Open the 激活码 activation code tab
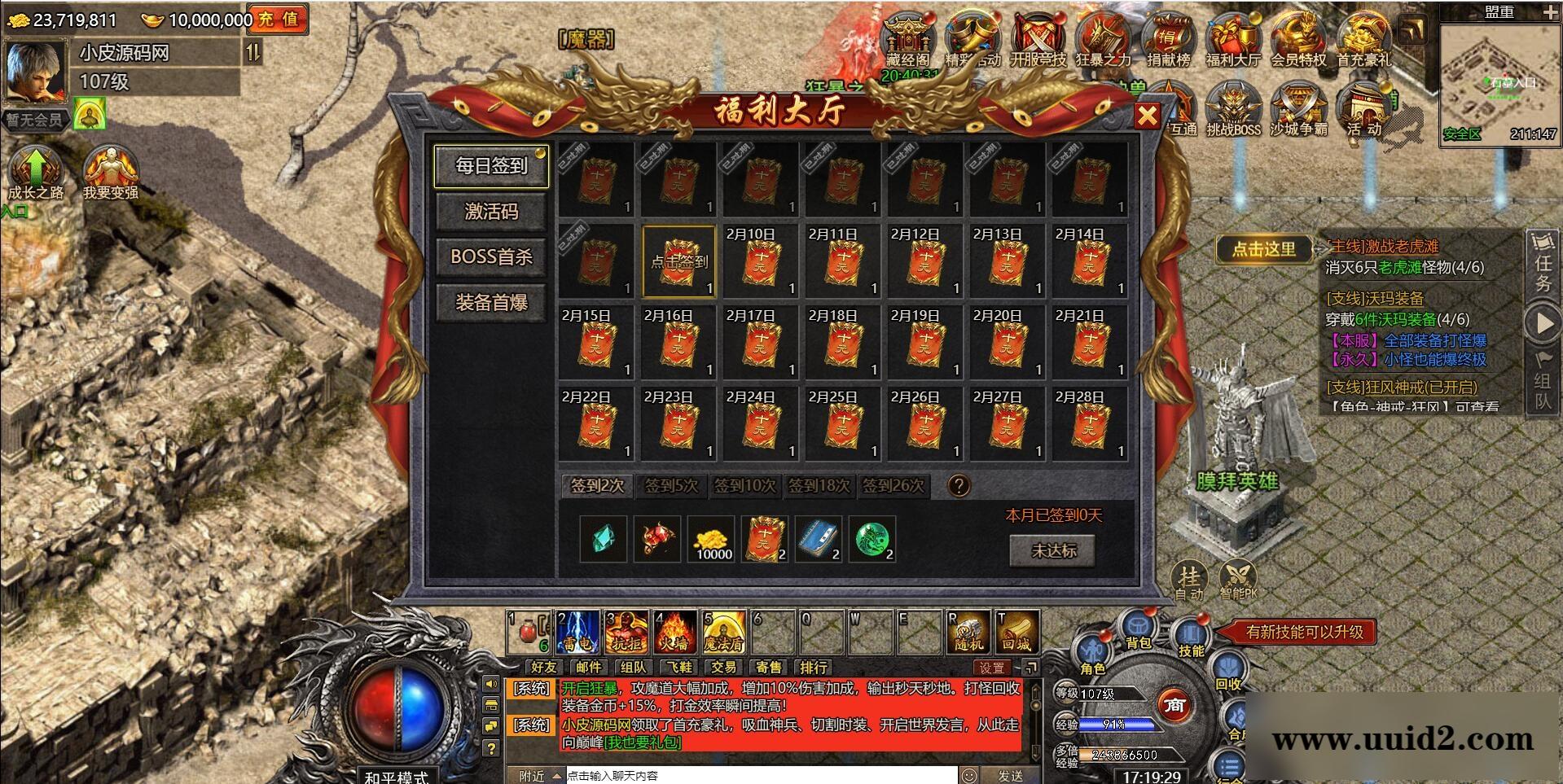 (491, 212)
